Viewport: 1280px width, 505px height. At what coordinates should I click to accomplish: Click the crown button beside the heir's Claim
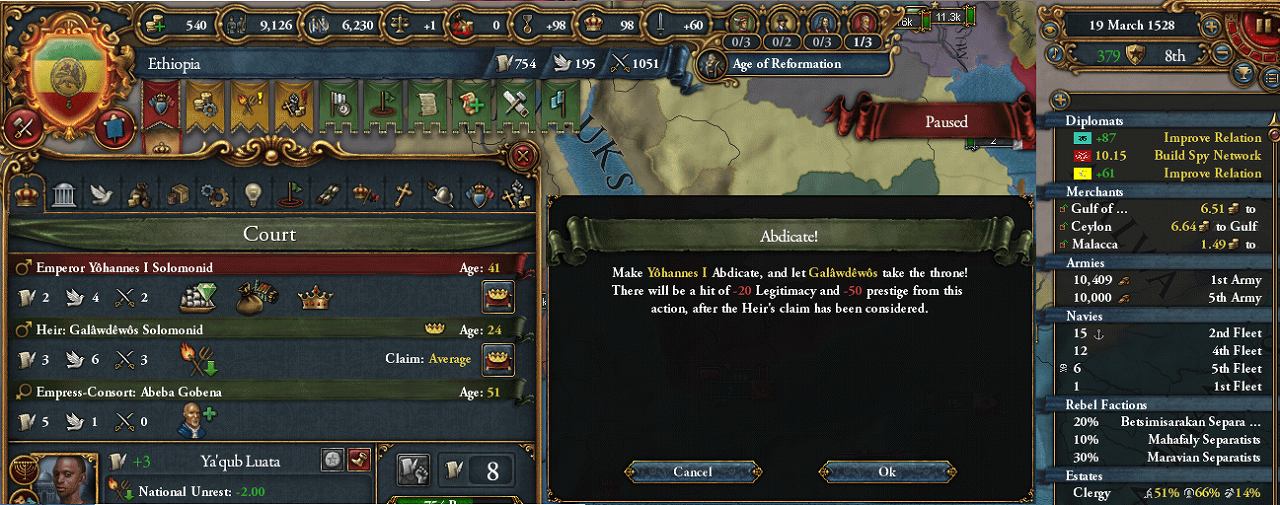[x=497, y=359]
